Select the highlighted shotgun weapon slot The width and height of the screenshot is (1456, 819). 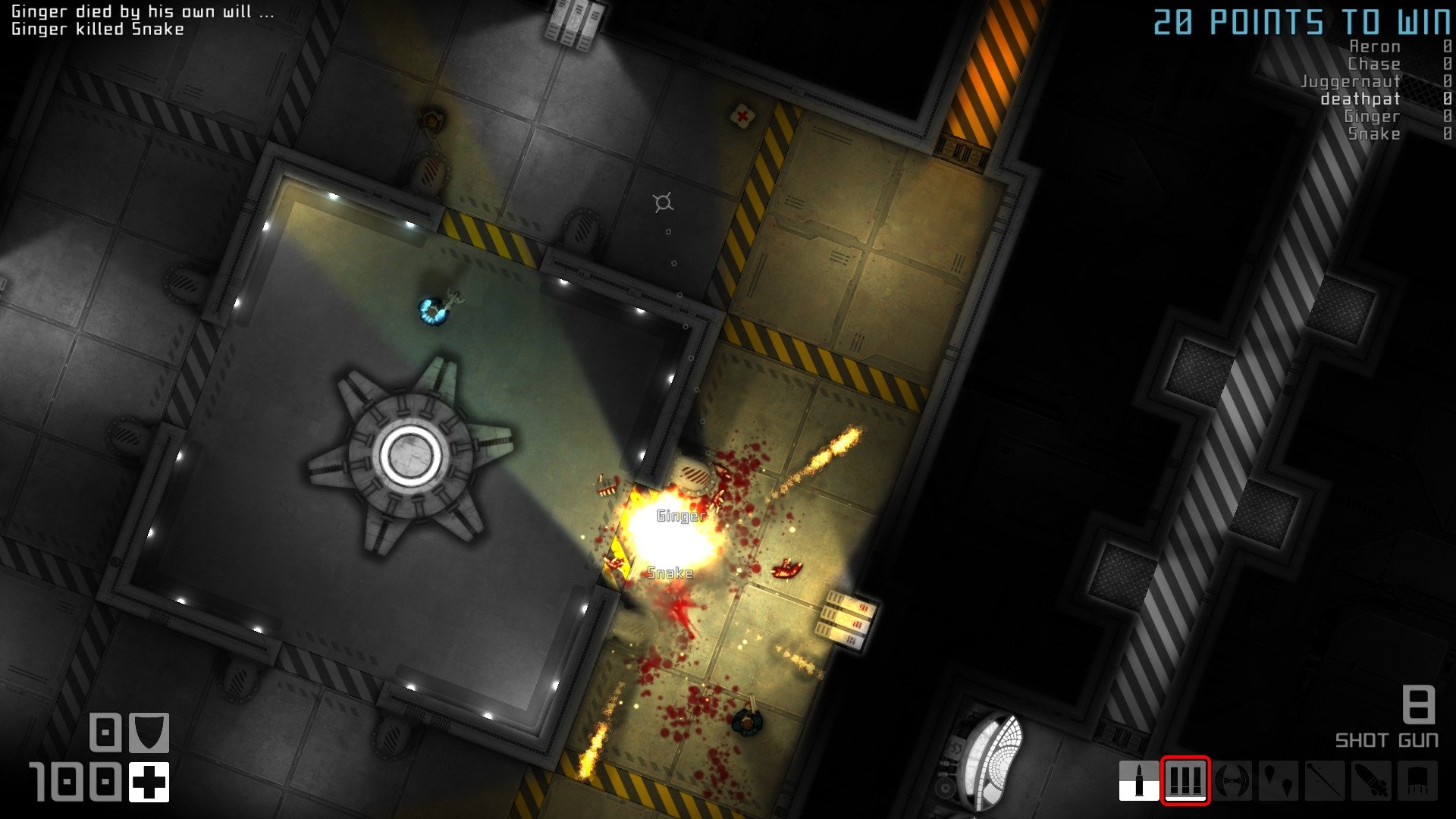click(1186, 779)
